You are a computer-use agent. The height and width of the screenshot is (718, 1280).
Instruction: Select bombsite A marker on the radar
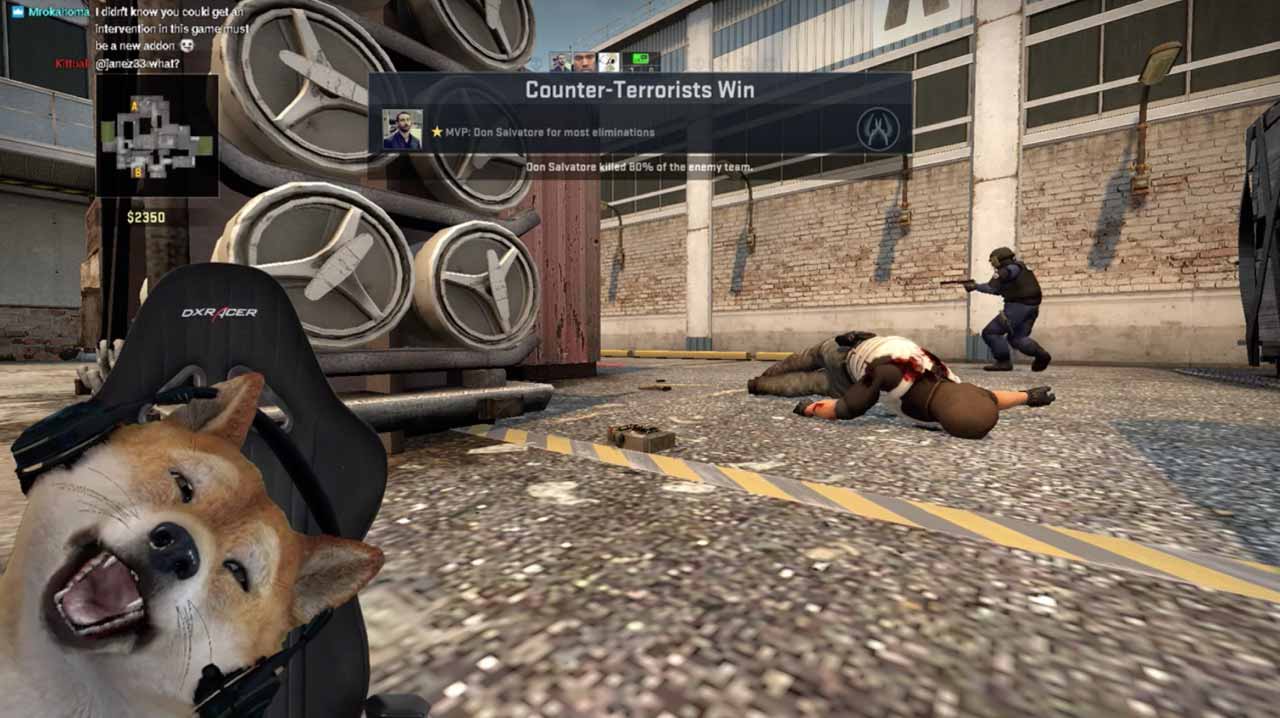(x=135, y=105)
